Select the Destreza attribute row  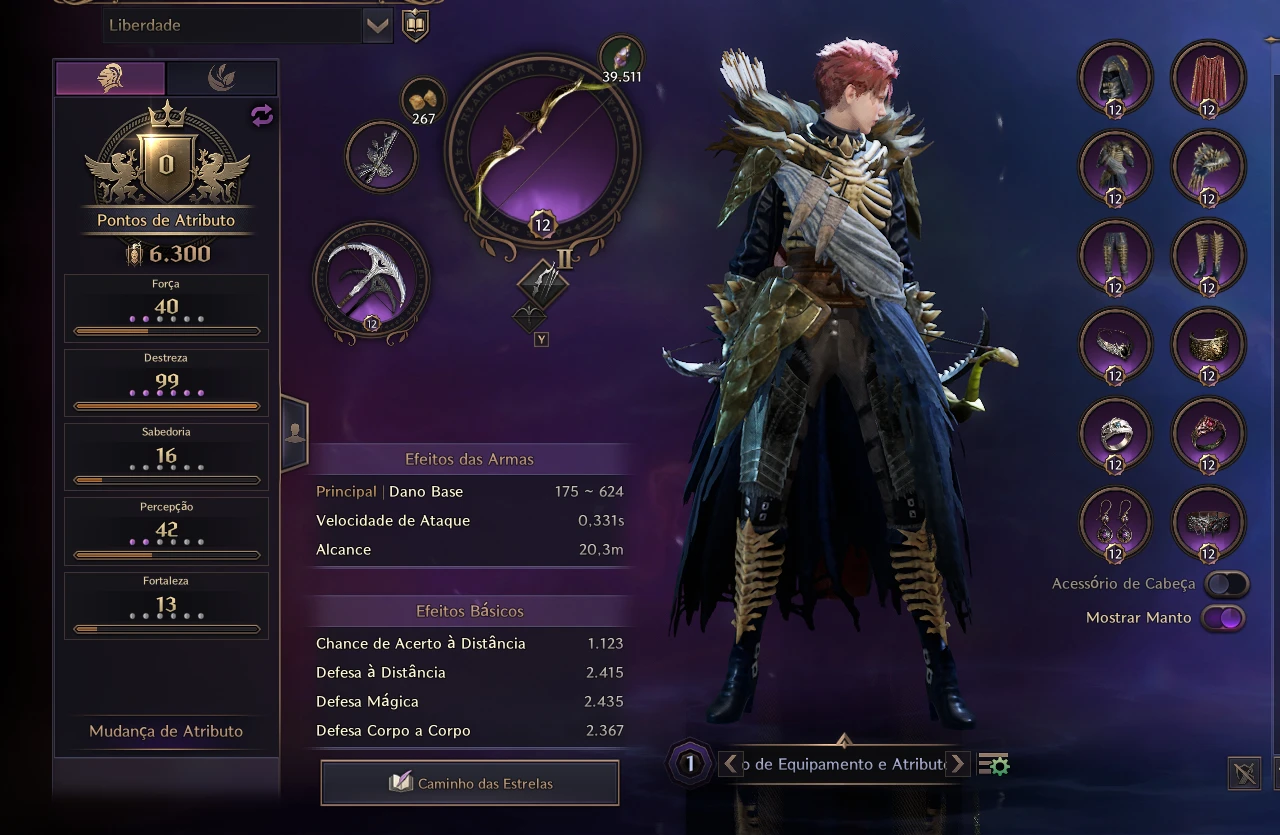[166, 382]
